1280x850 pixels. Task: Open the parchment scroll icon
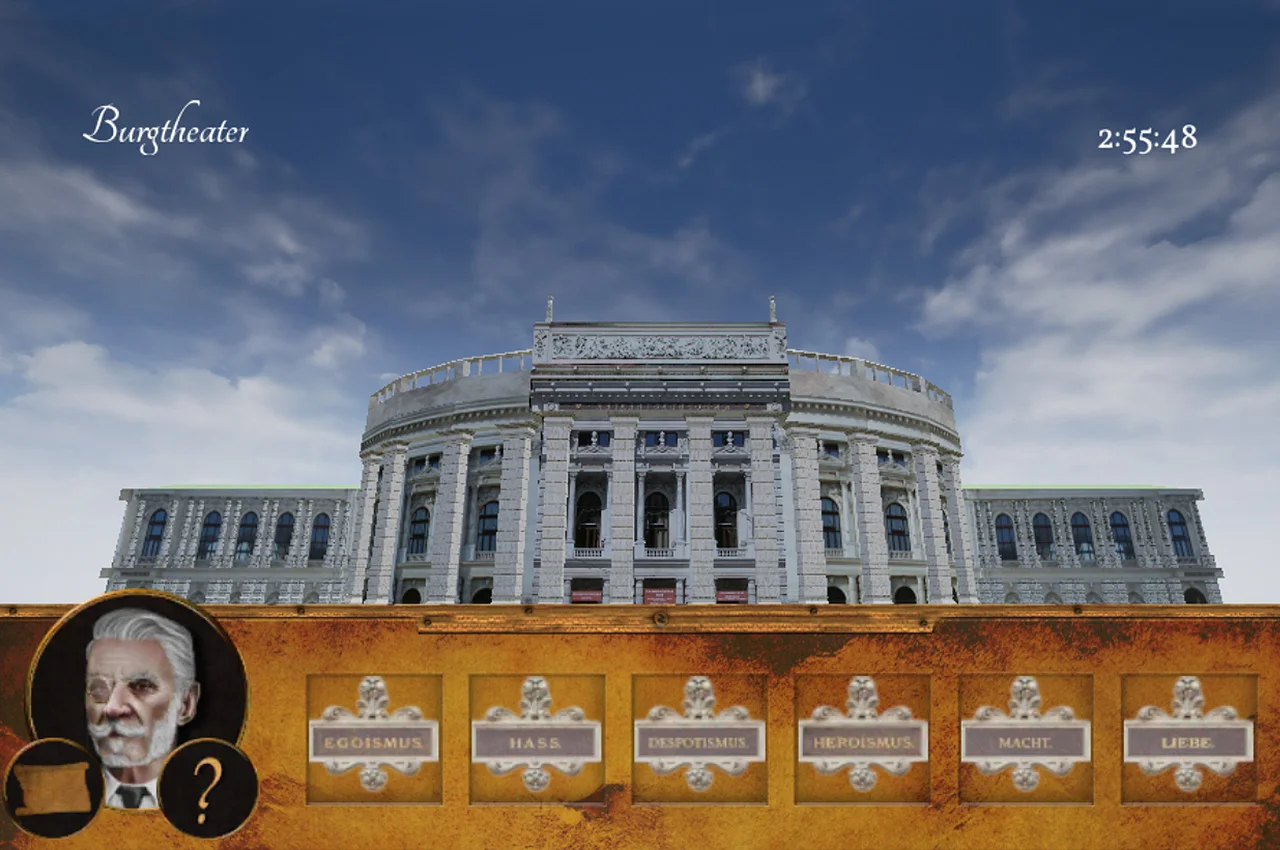click(x=53, y=788)
